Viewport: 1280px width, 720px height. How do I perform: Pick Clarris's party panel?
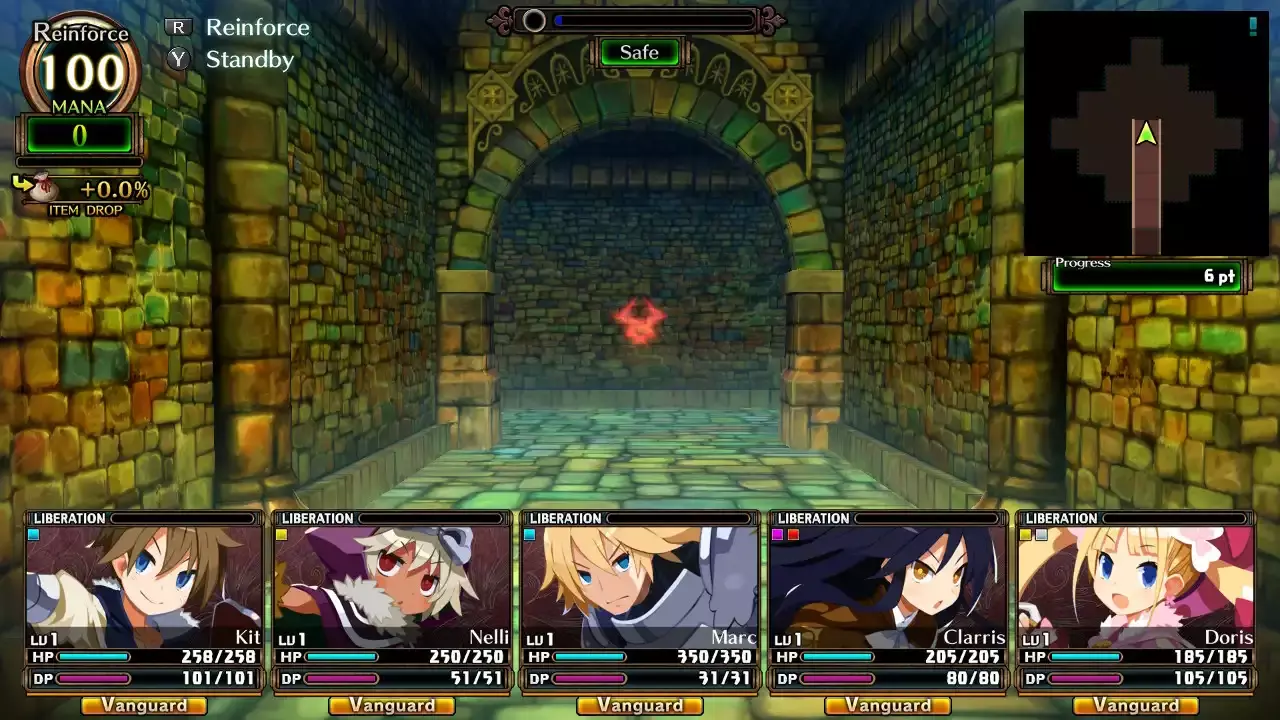(x=888, y=585)
